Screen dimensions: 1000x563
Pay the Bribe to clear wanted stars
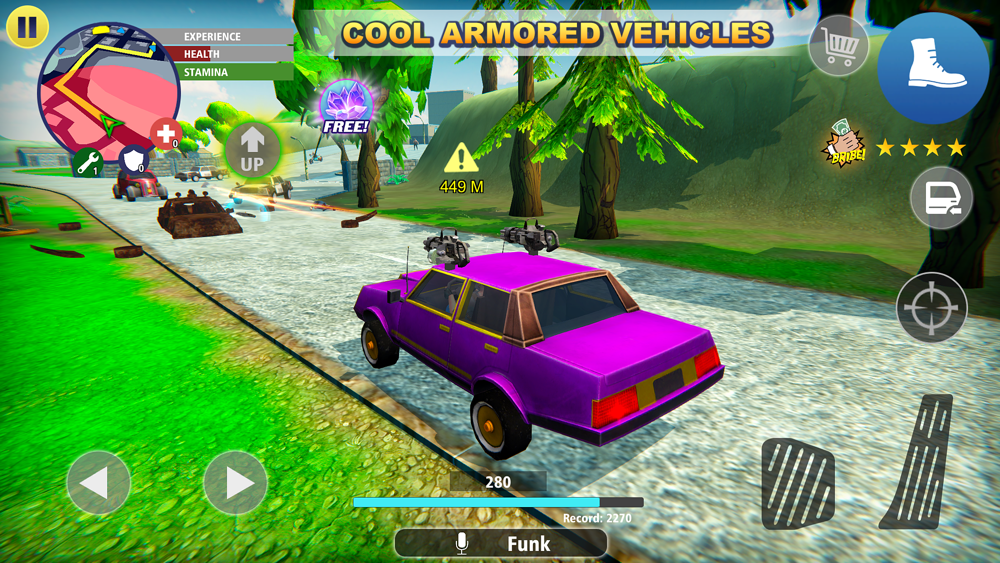[x=843, y=146]
